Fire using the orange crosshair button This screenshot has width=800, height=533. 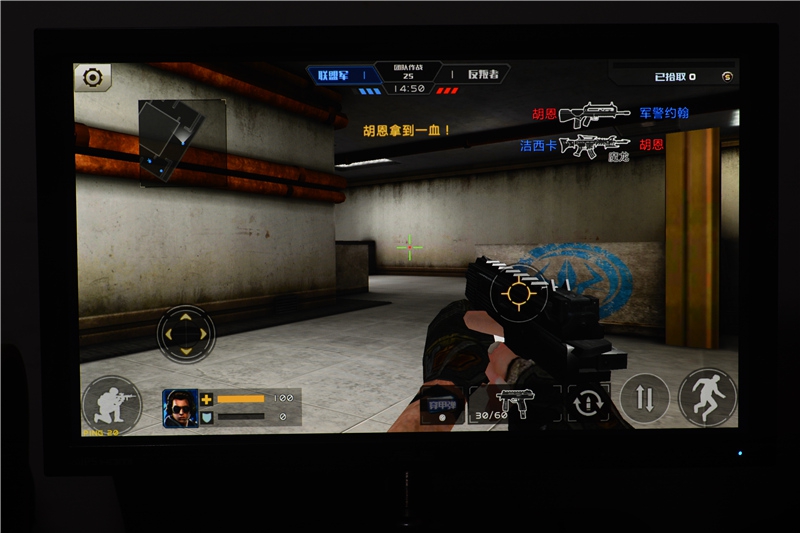coord(520,293)
